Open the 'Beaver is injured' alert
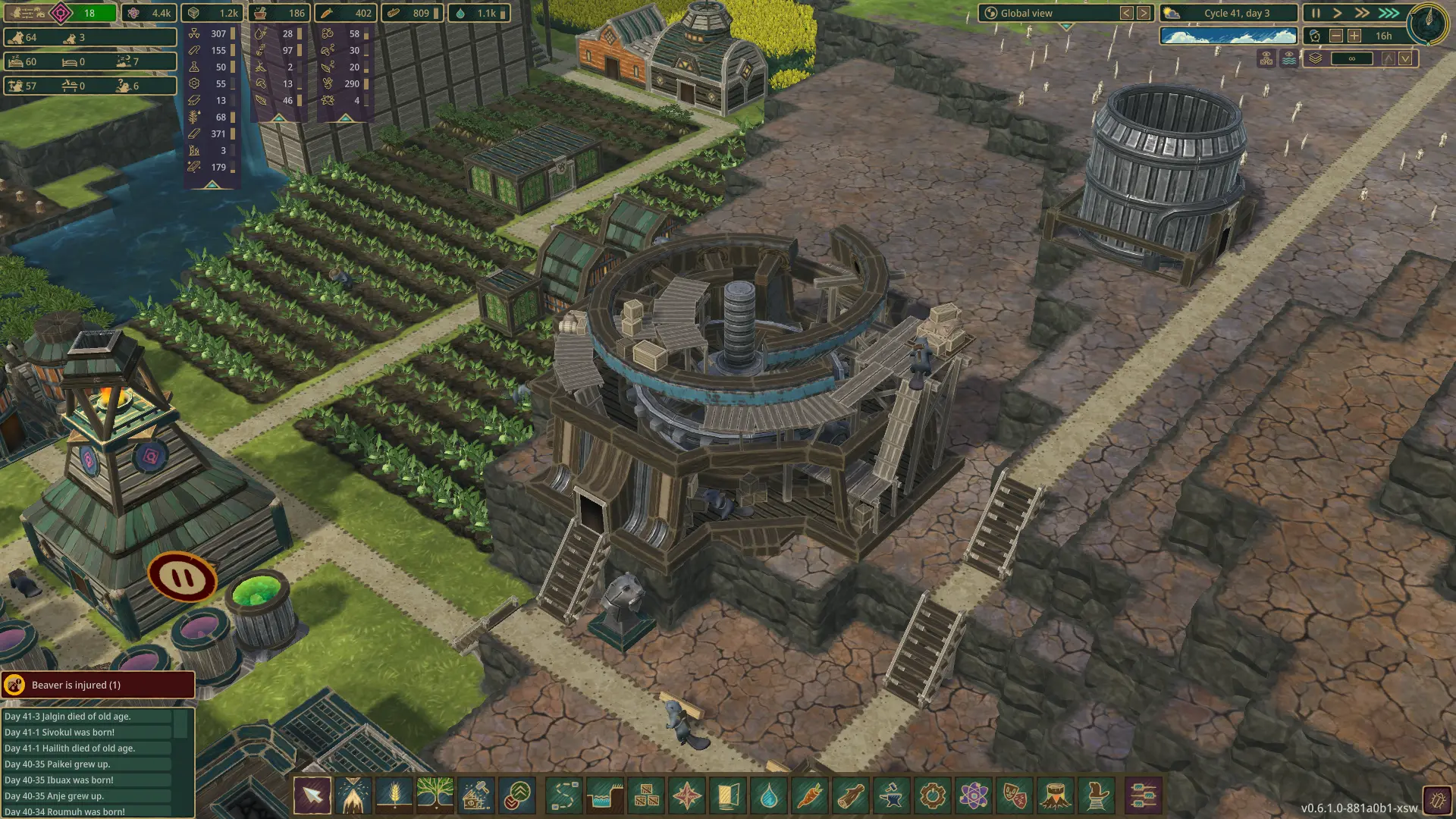This screenshot has width=1456, height=819. point(98,685)
